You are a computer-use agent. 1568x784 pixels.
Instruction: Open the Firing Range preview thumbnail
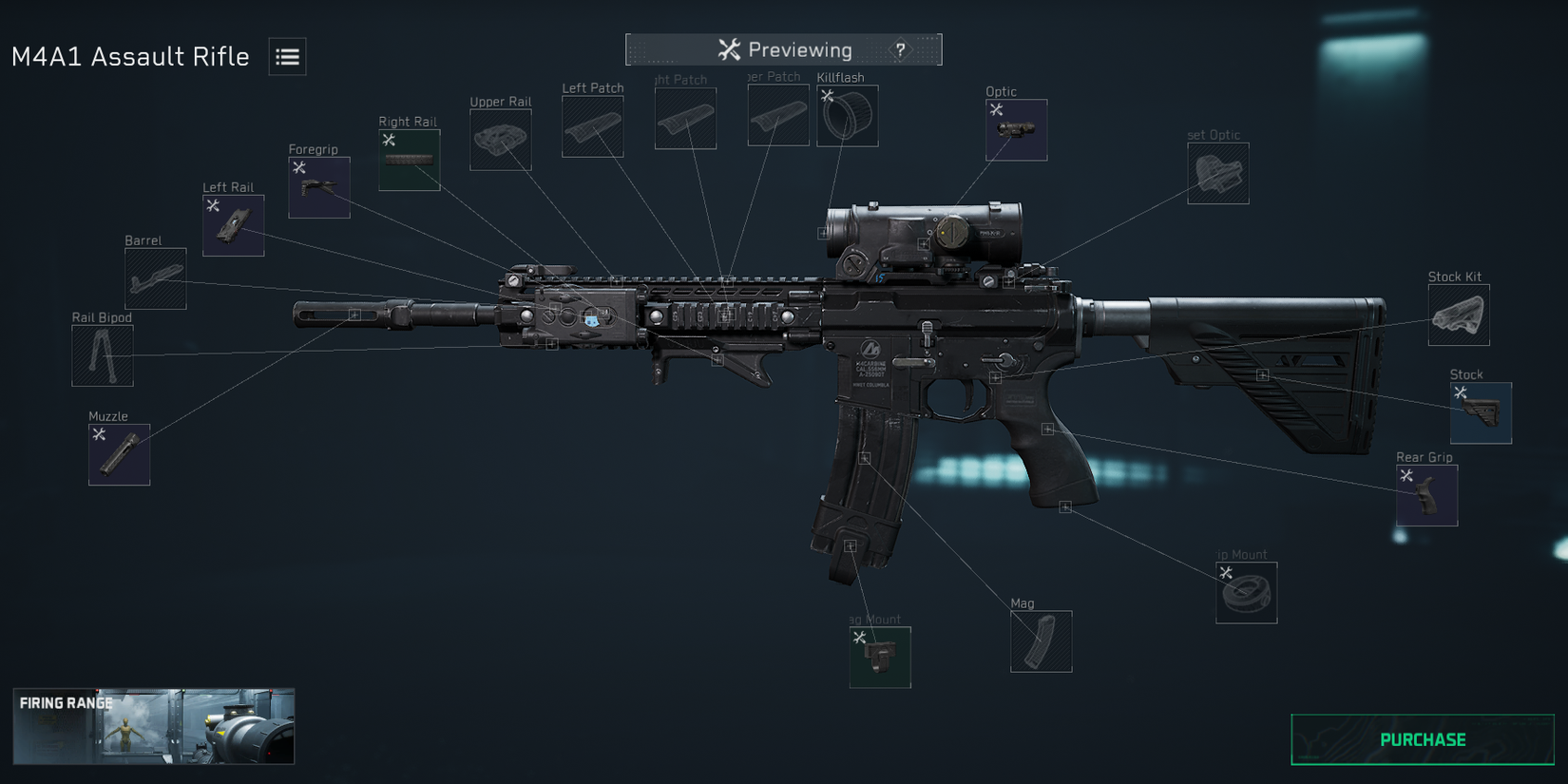[x=155, y=726]
